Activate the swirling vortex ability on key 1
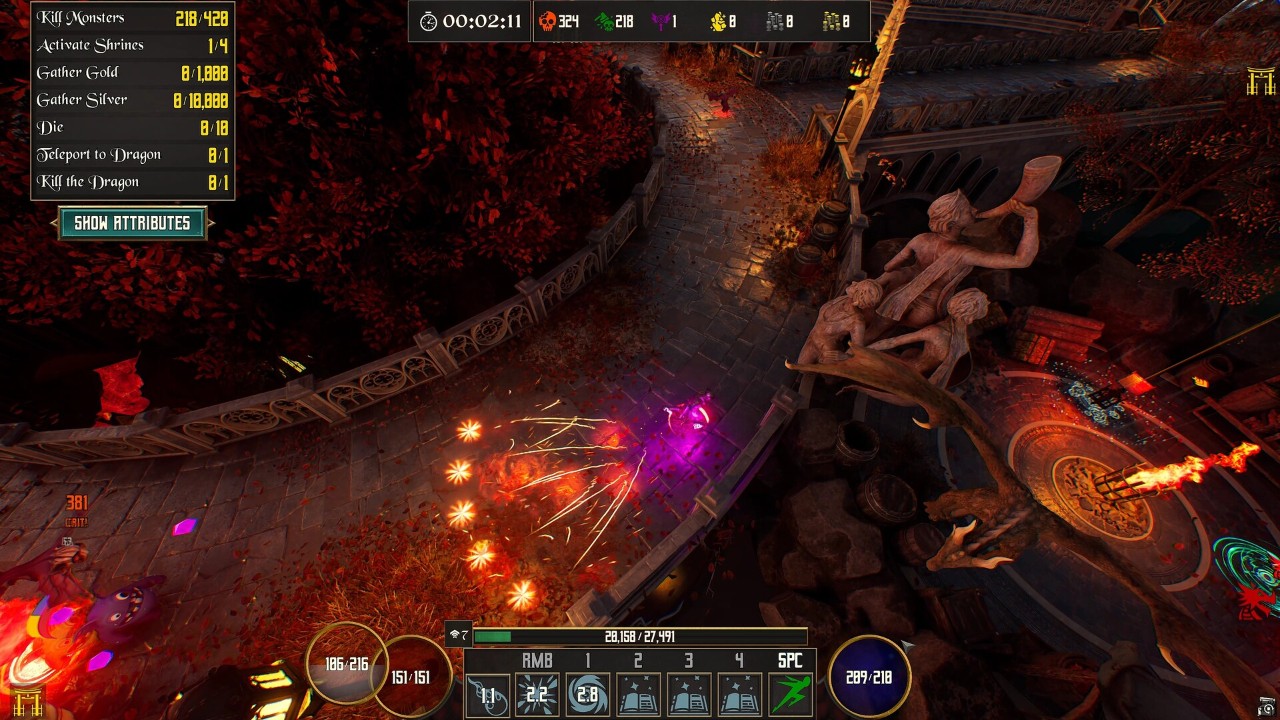This screenshot has height=720, width=1280. 587,695
